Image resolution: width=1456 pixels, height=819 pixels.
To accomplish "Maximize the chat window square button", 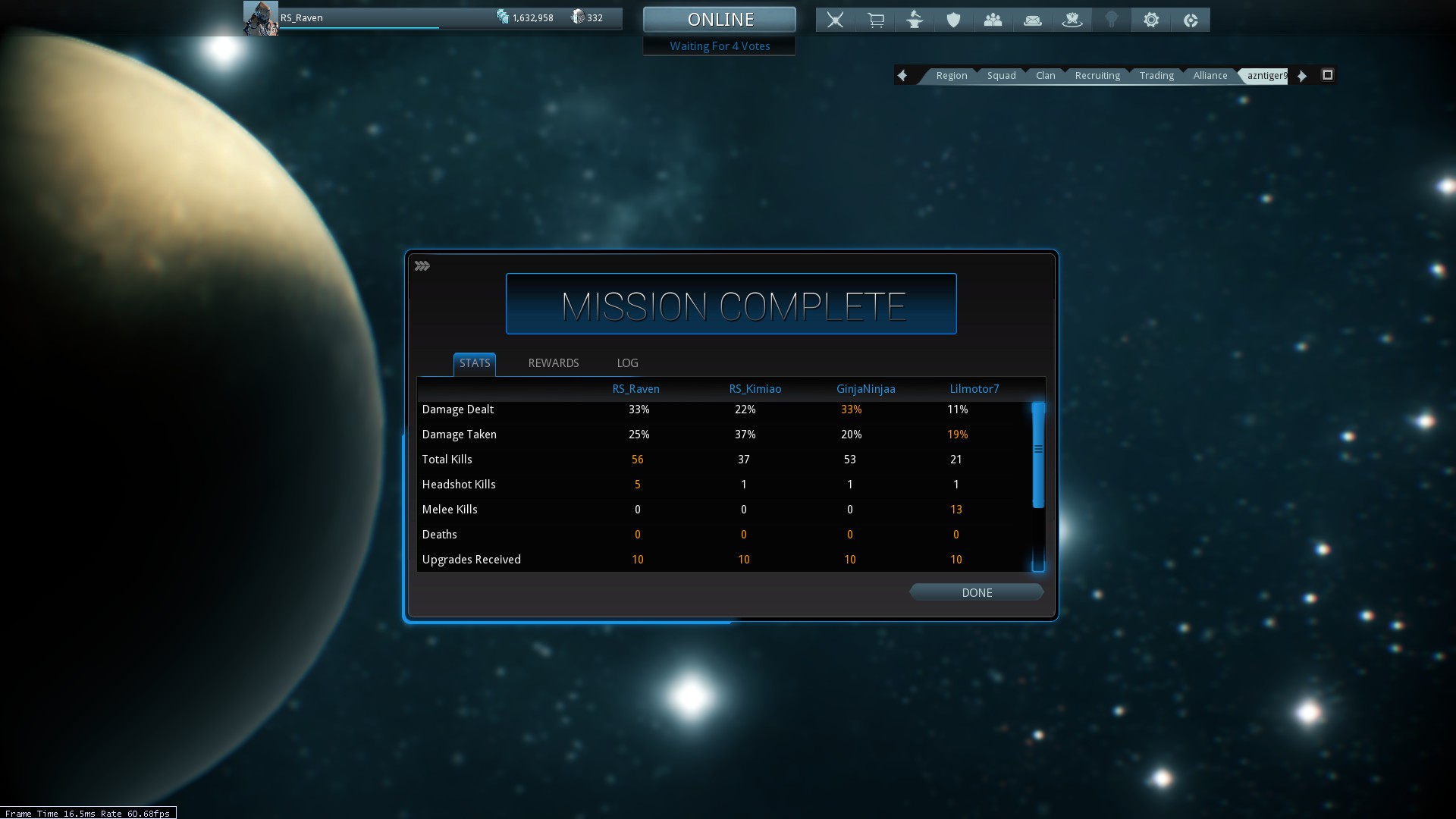I will (x=1327, y=75).
